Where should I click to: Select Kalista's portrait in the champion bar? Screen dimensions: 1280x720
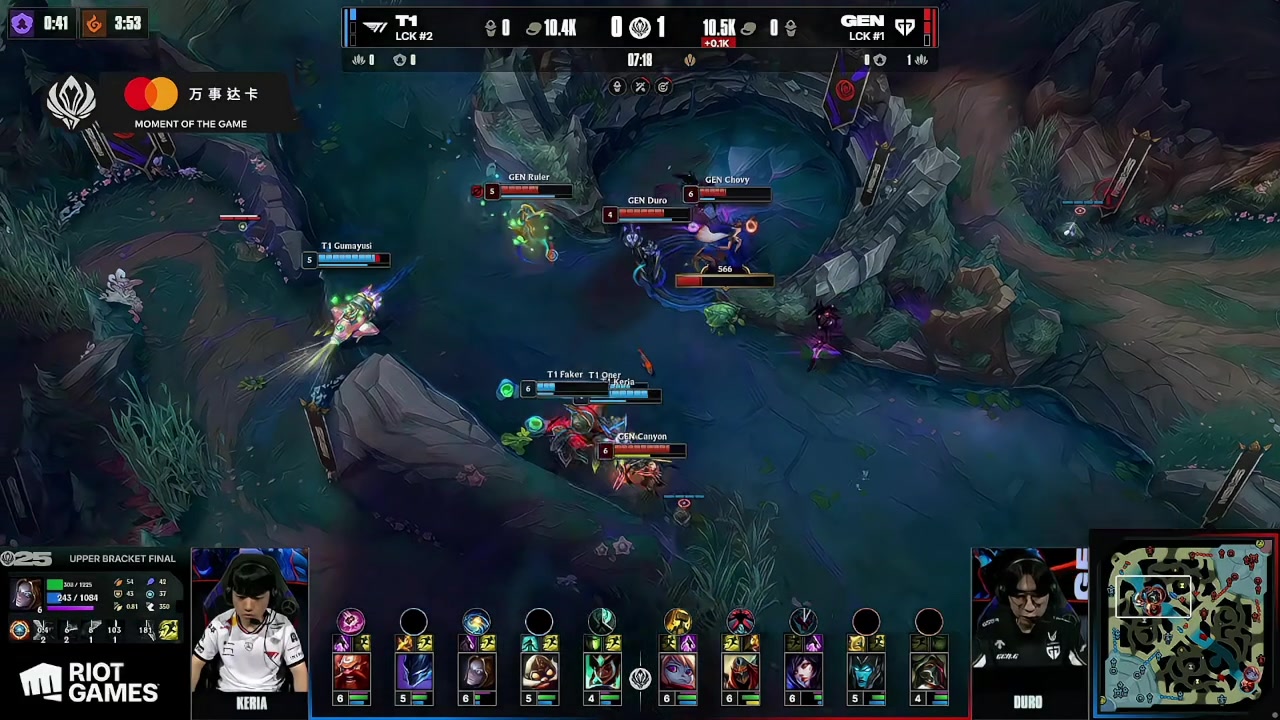[601, 671]
